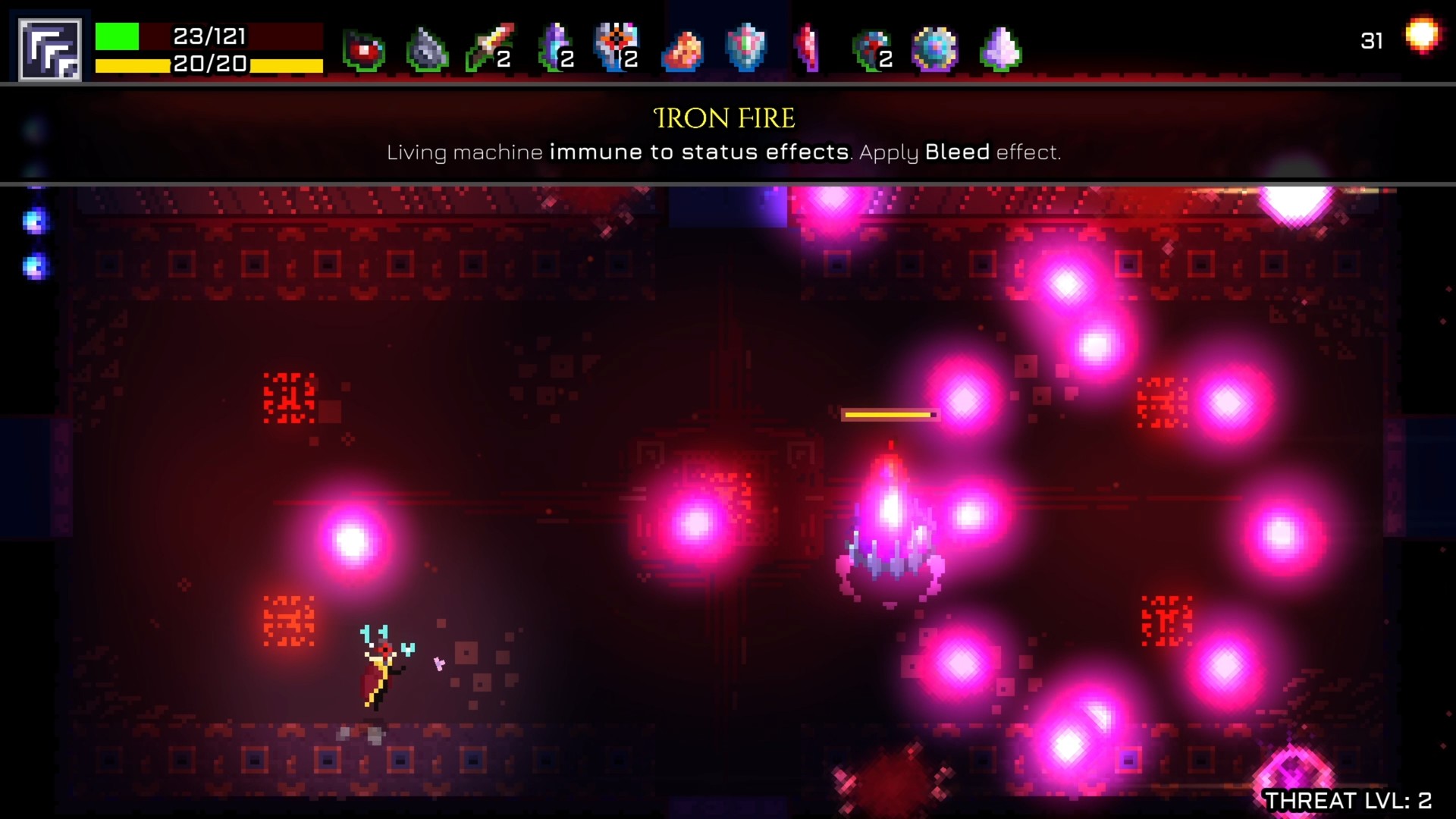Click the red blood shard item icon
This screenshot has height=819, width=1456.
tap(808, 49)
